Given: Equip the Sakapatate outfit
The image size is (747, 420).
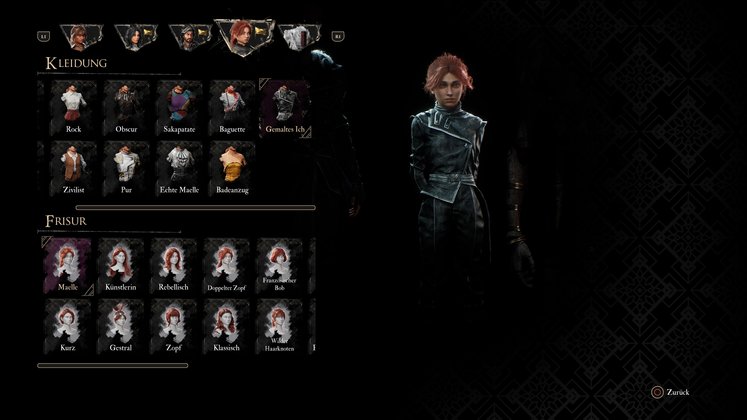Looking at the screenshot, I should pyautogui.click(x=179, y=108).
